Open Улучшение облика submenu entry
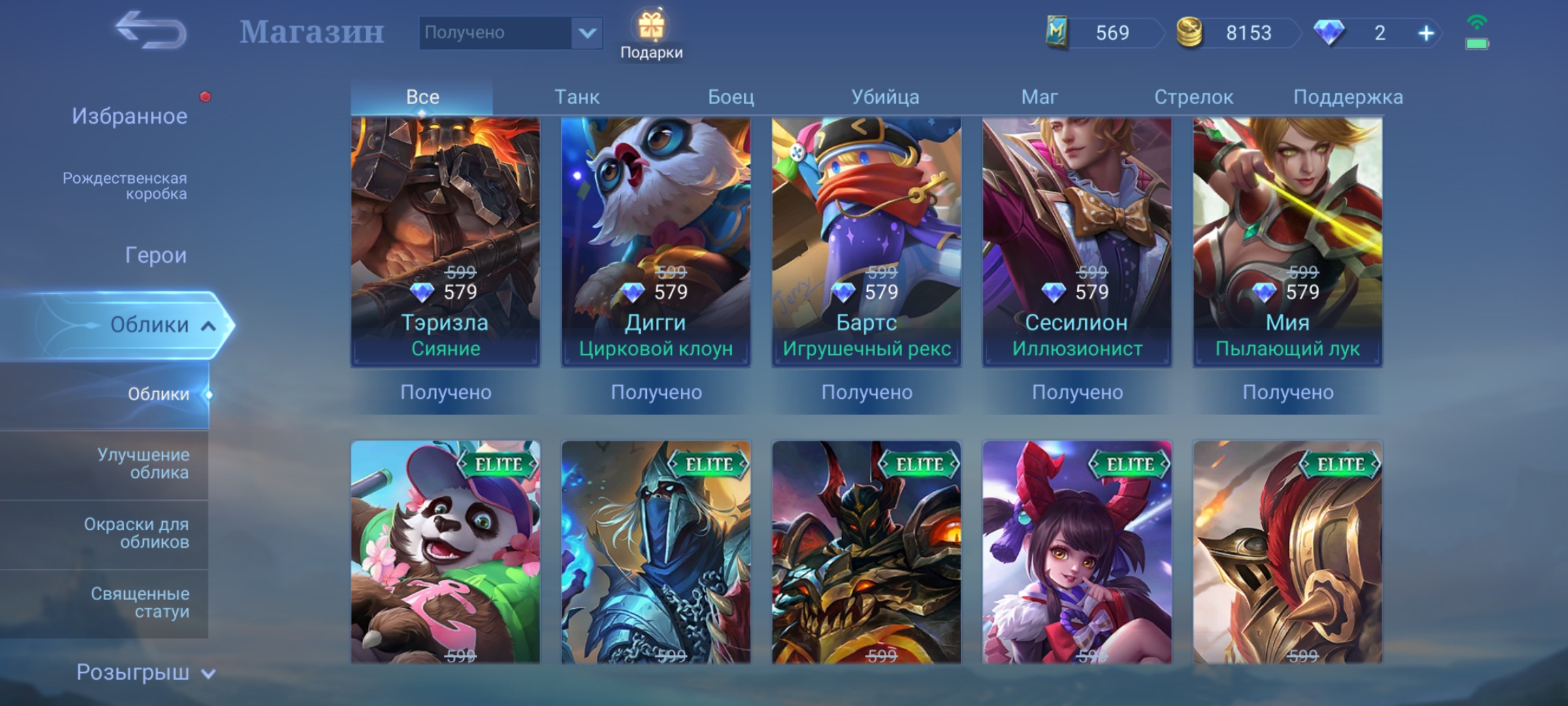 point(143,463)
